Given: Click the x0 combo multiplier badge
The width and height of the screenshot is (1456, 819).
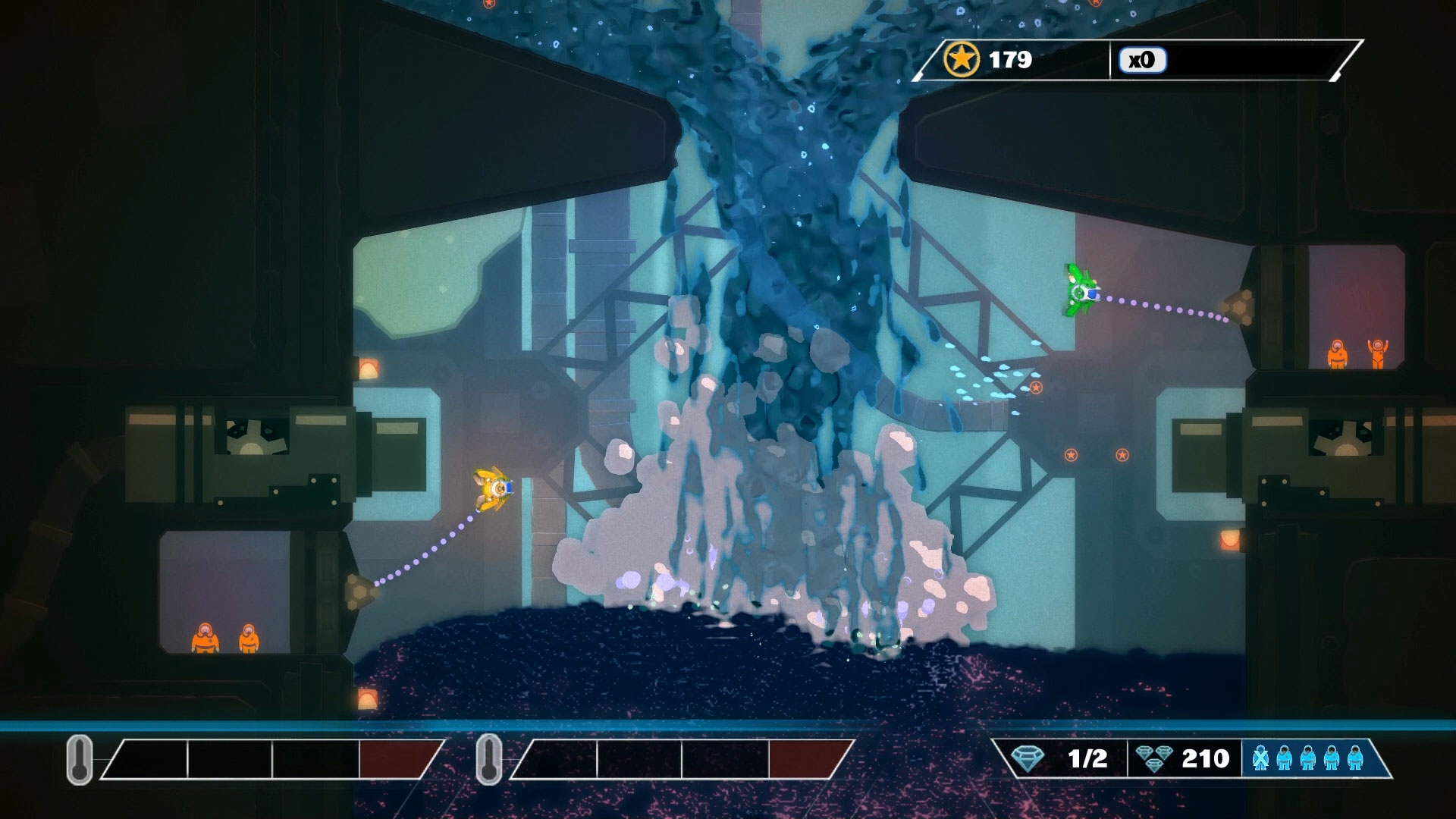Looking at the screenshot, I should pyautogui.click(x=1142, y=60).
